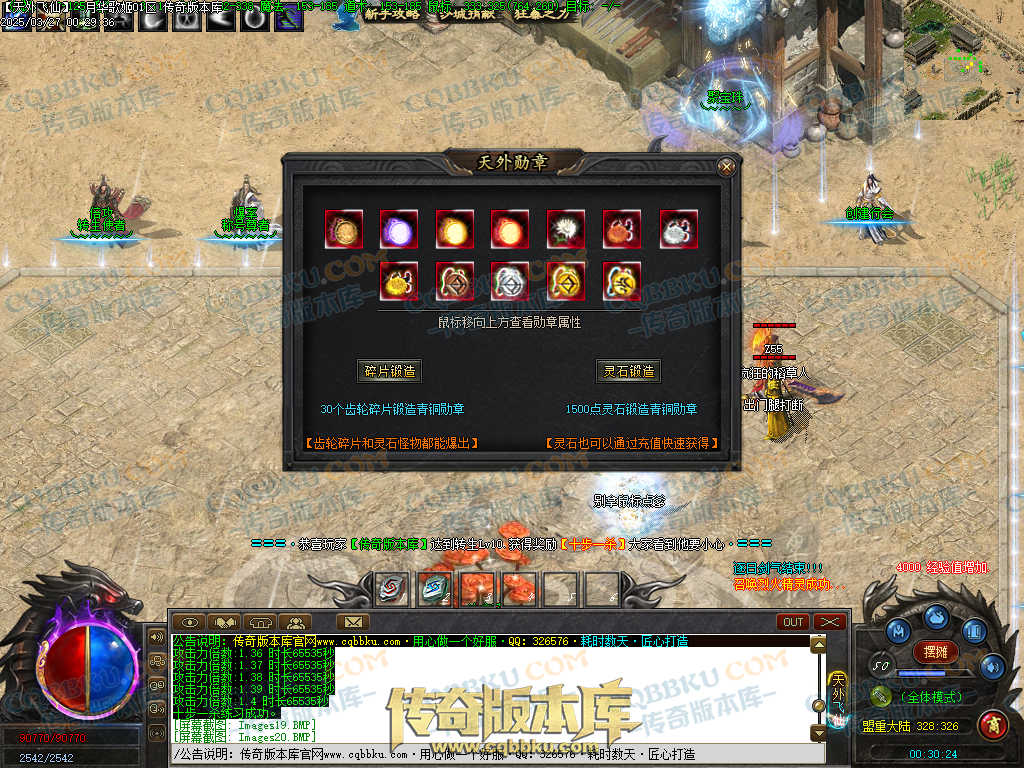
Task: Click the 摆摊 stall button
Action: click(936, 652)
